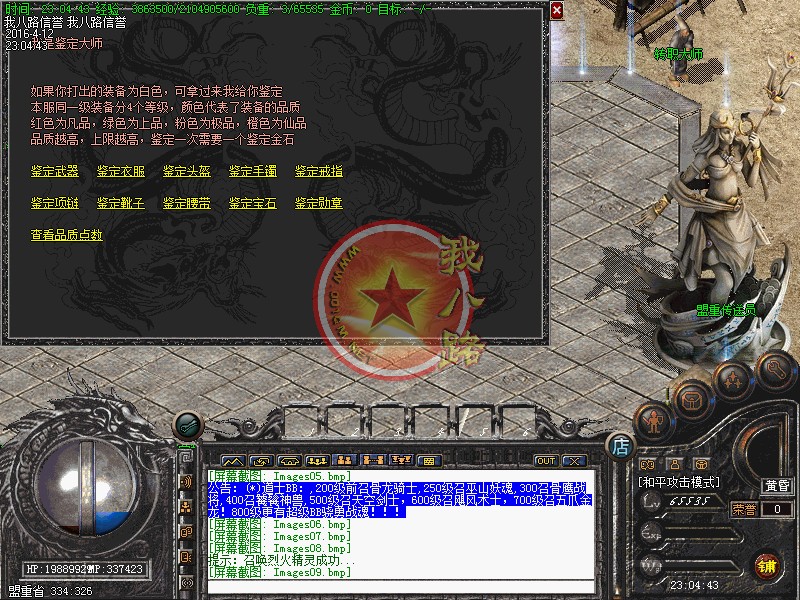Close the appraisal master dialog

point(557,10)
